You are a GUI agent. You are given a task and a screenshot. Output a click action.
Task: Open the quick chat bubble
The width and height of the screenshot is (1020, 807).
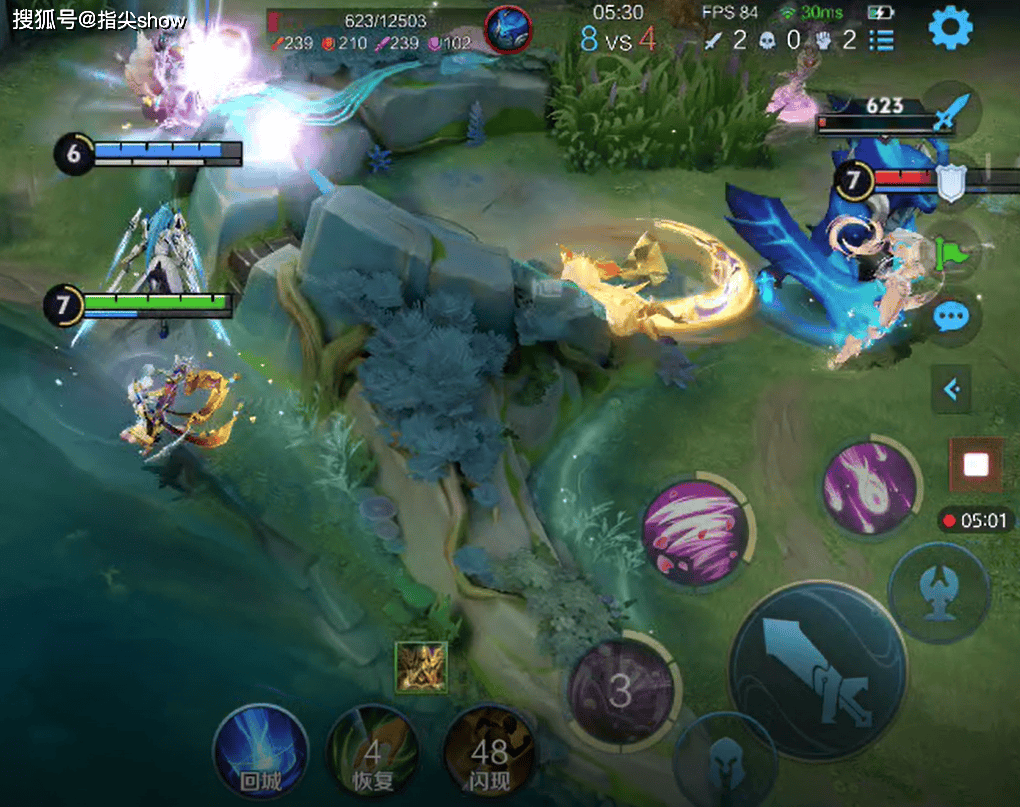click(950, 317)
